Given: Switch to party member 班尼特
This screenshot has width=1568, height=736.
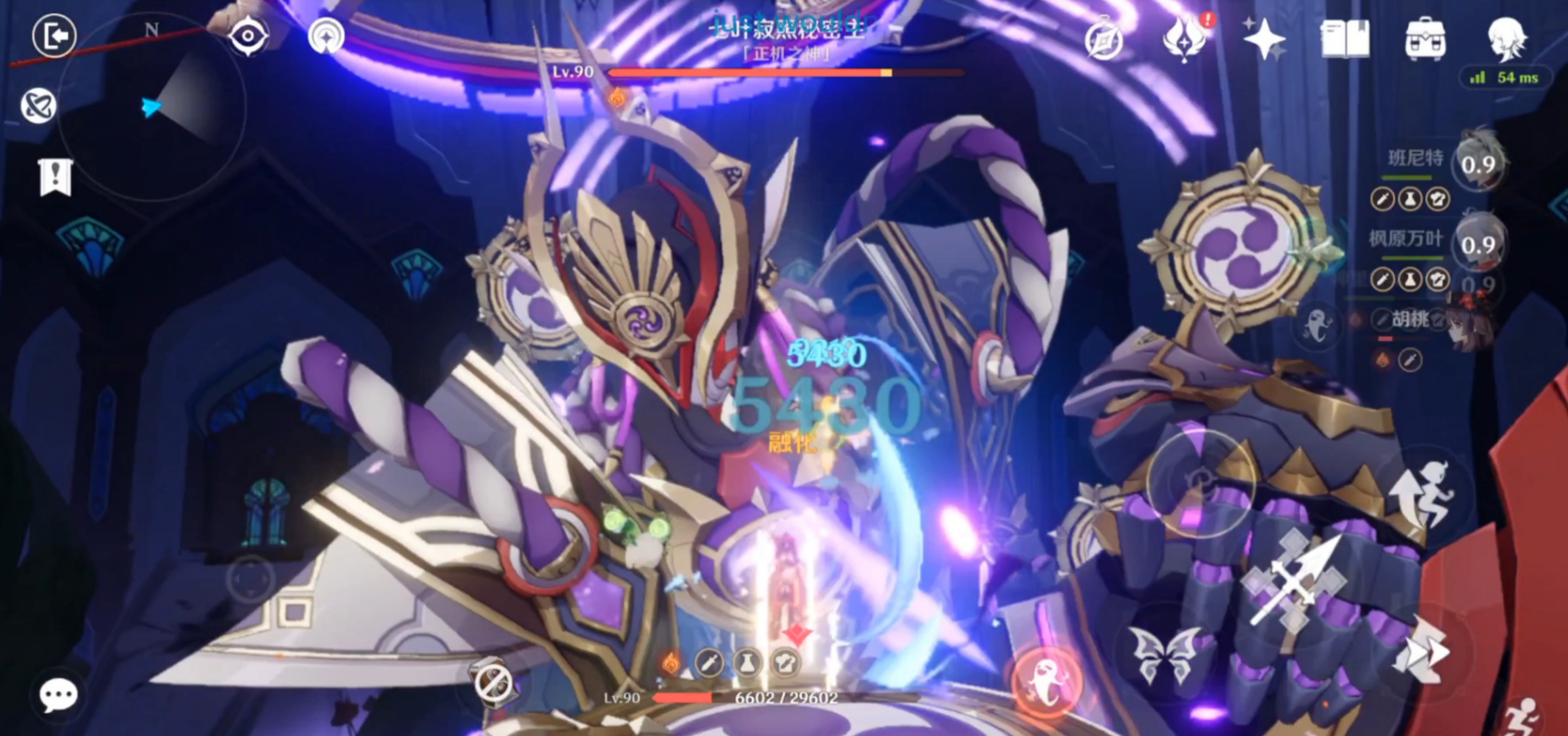Looking at the screenshot, I should click(x=1476, y=165).
